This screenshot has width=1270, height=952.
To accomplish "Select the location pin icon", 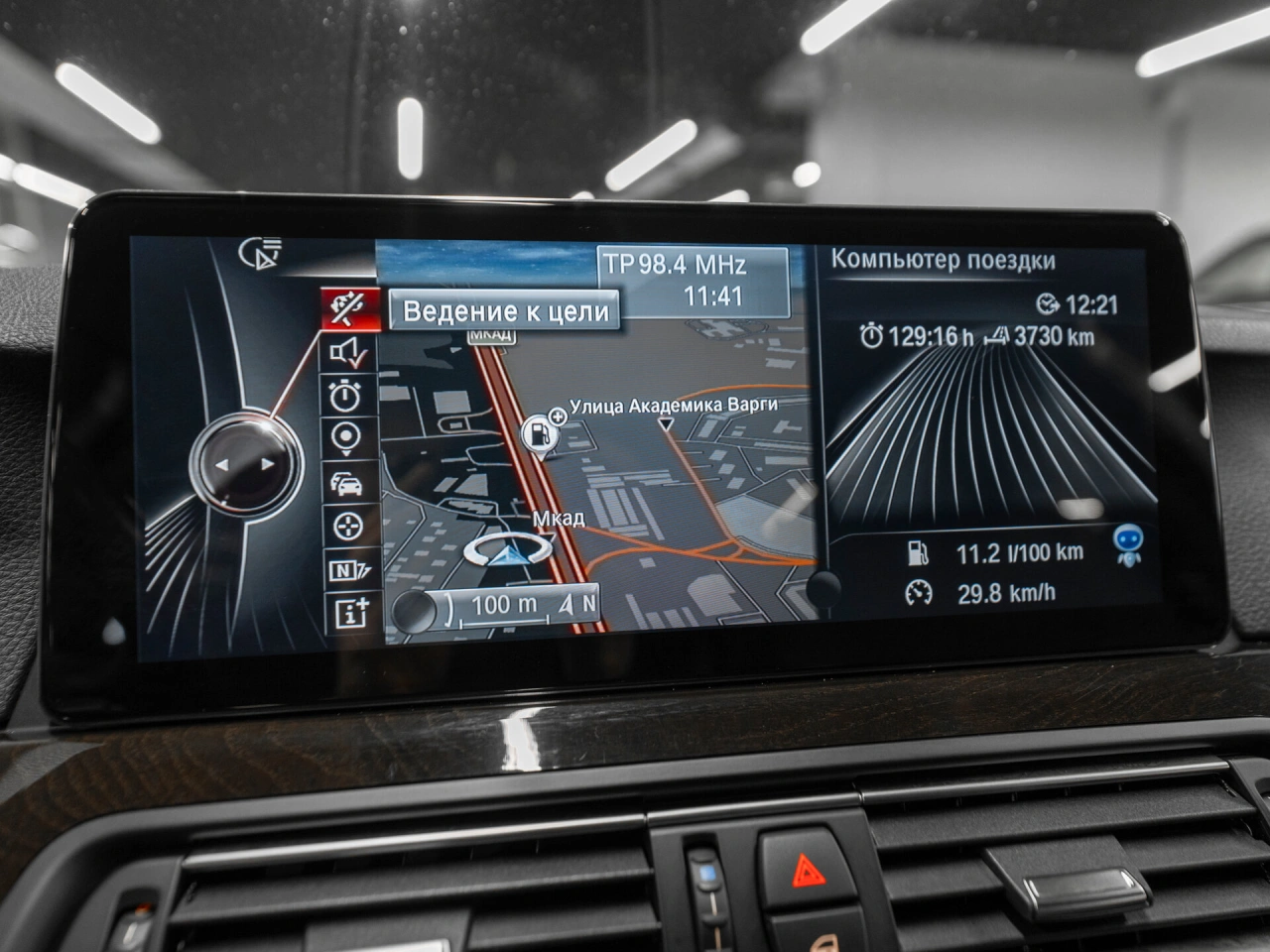I will click(346, 438).
